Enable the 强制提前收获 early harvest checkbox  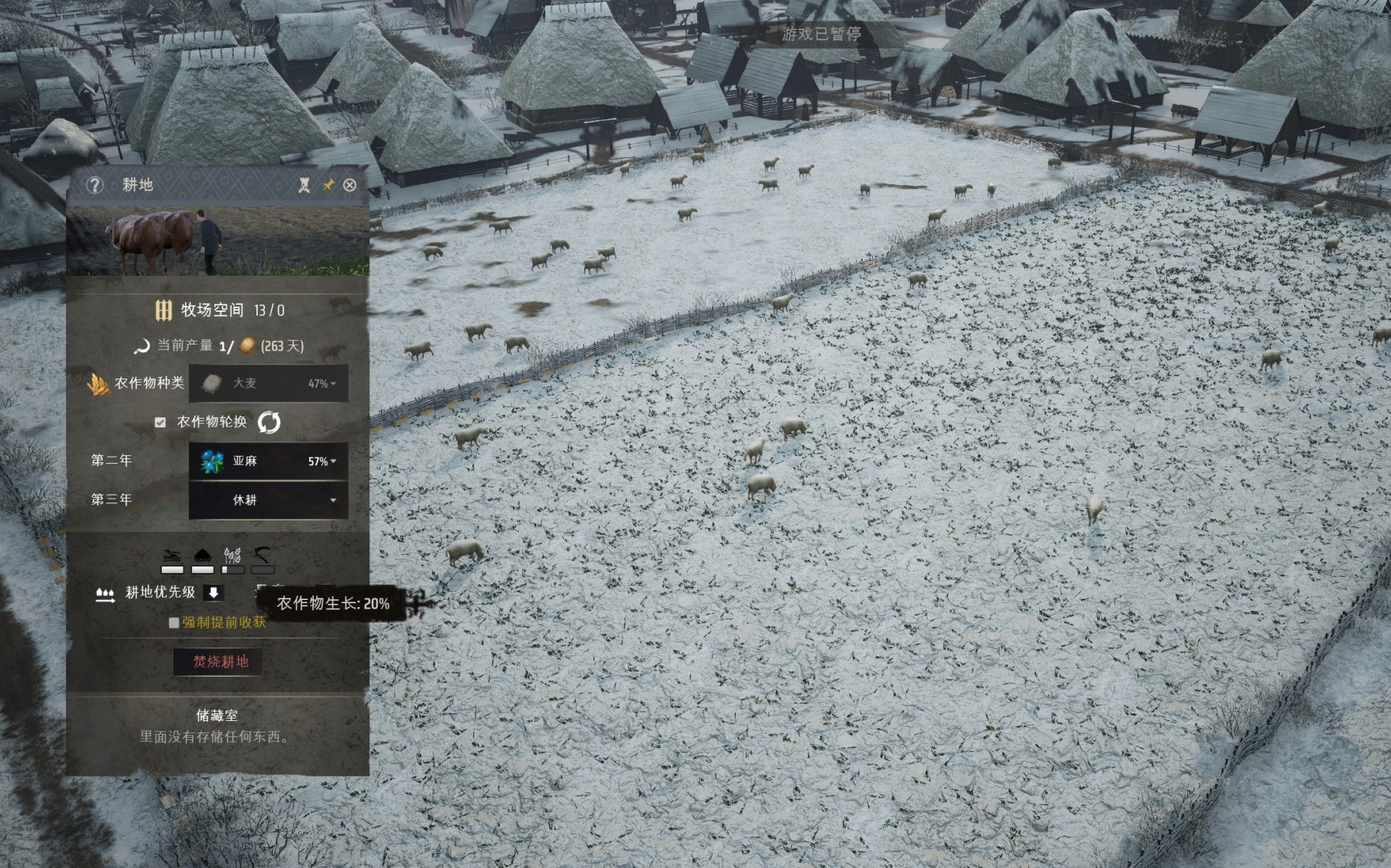174,623
